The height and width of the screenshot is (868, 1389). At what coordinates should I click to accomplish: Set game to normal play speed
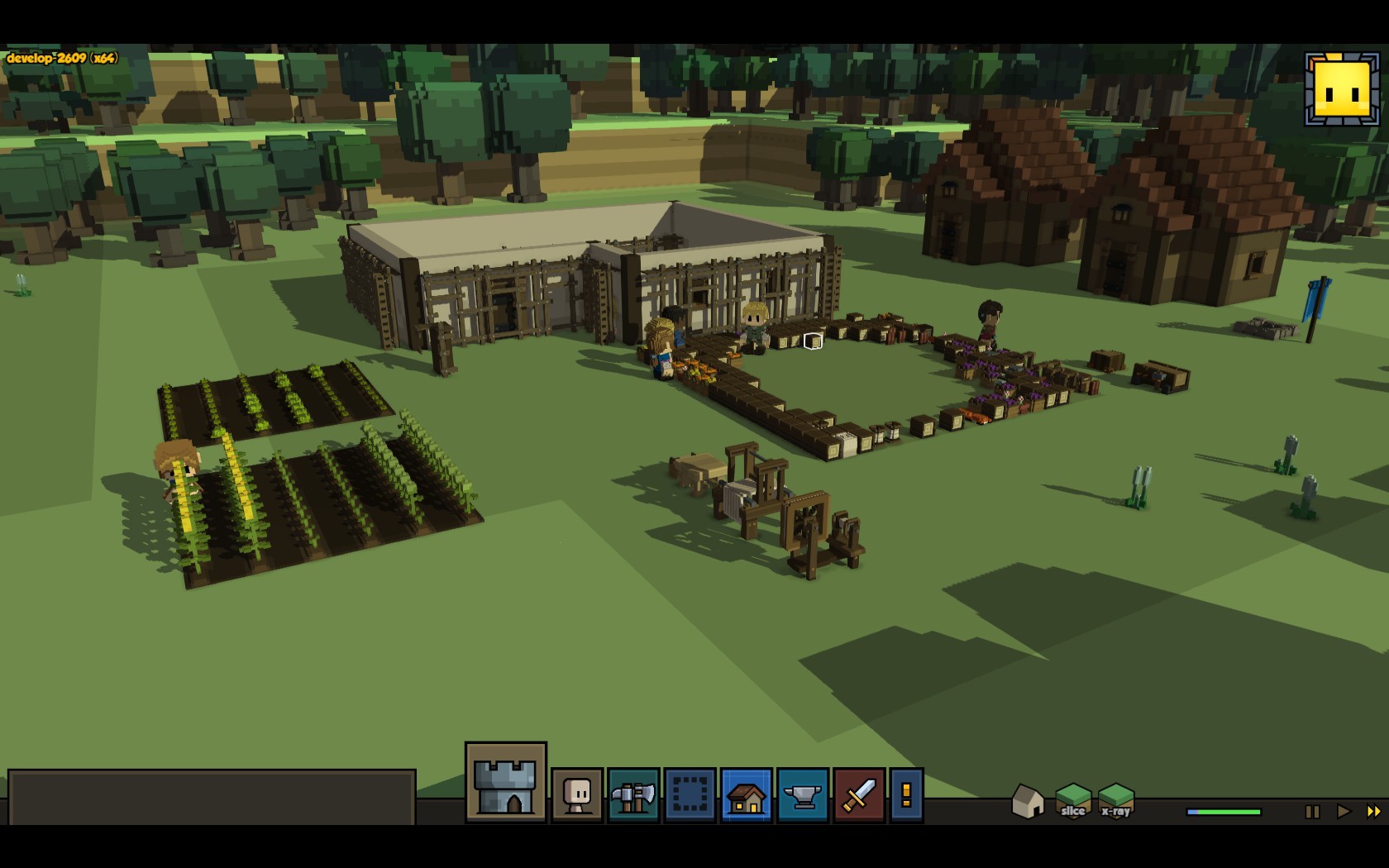[x=1344, y=812]
